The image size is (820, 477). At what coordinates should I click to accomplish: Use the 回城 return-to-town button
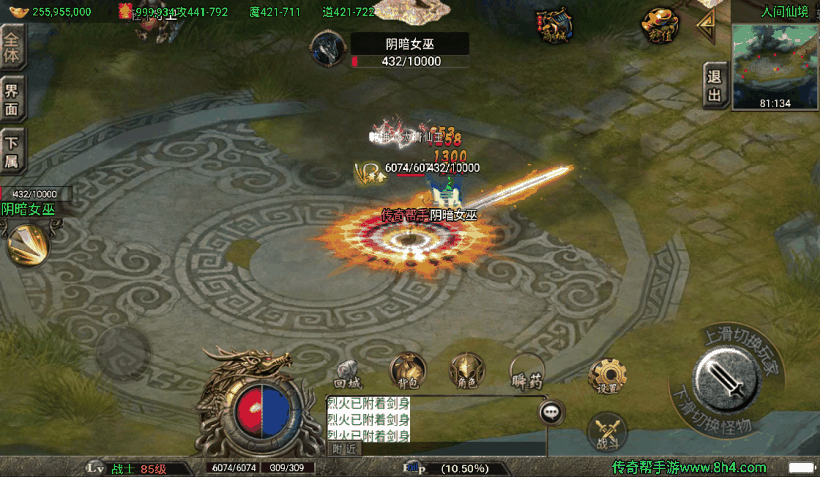[347, 372]
